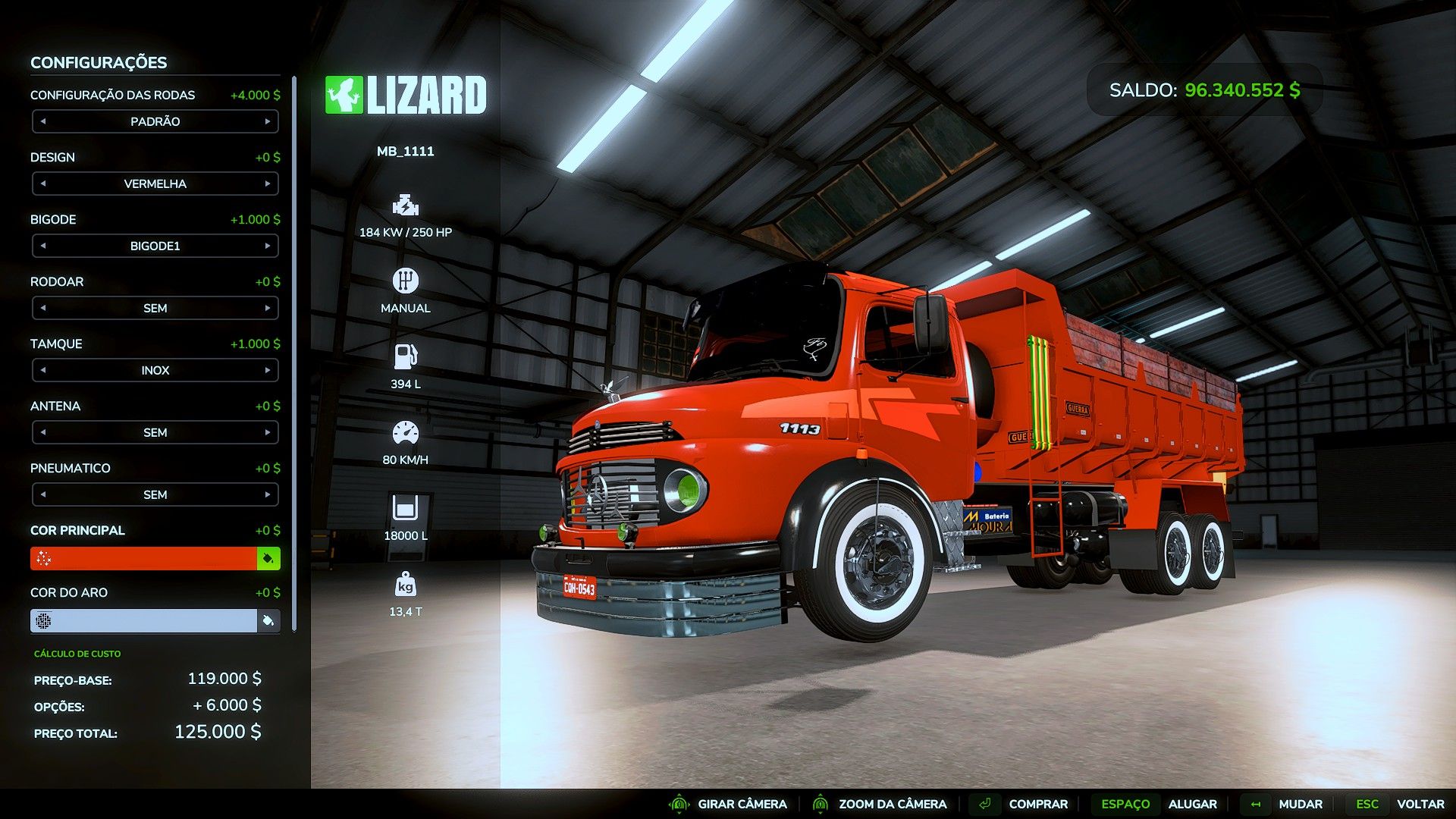Choose next Pneumatico option
The image size is (1456, 819).
pos(268,494)
